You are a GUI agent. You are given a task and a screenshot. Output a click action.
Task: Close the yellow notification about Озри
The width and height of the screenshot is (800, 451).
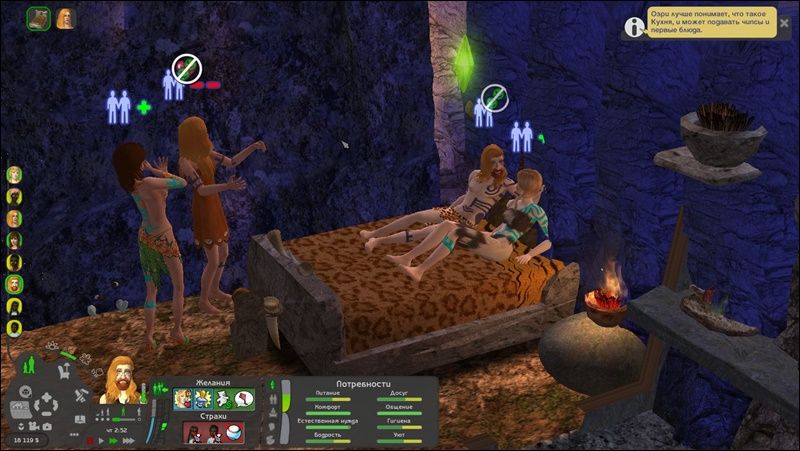(784, 22)
